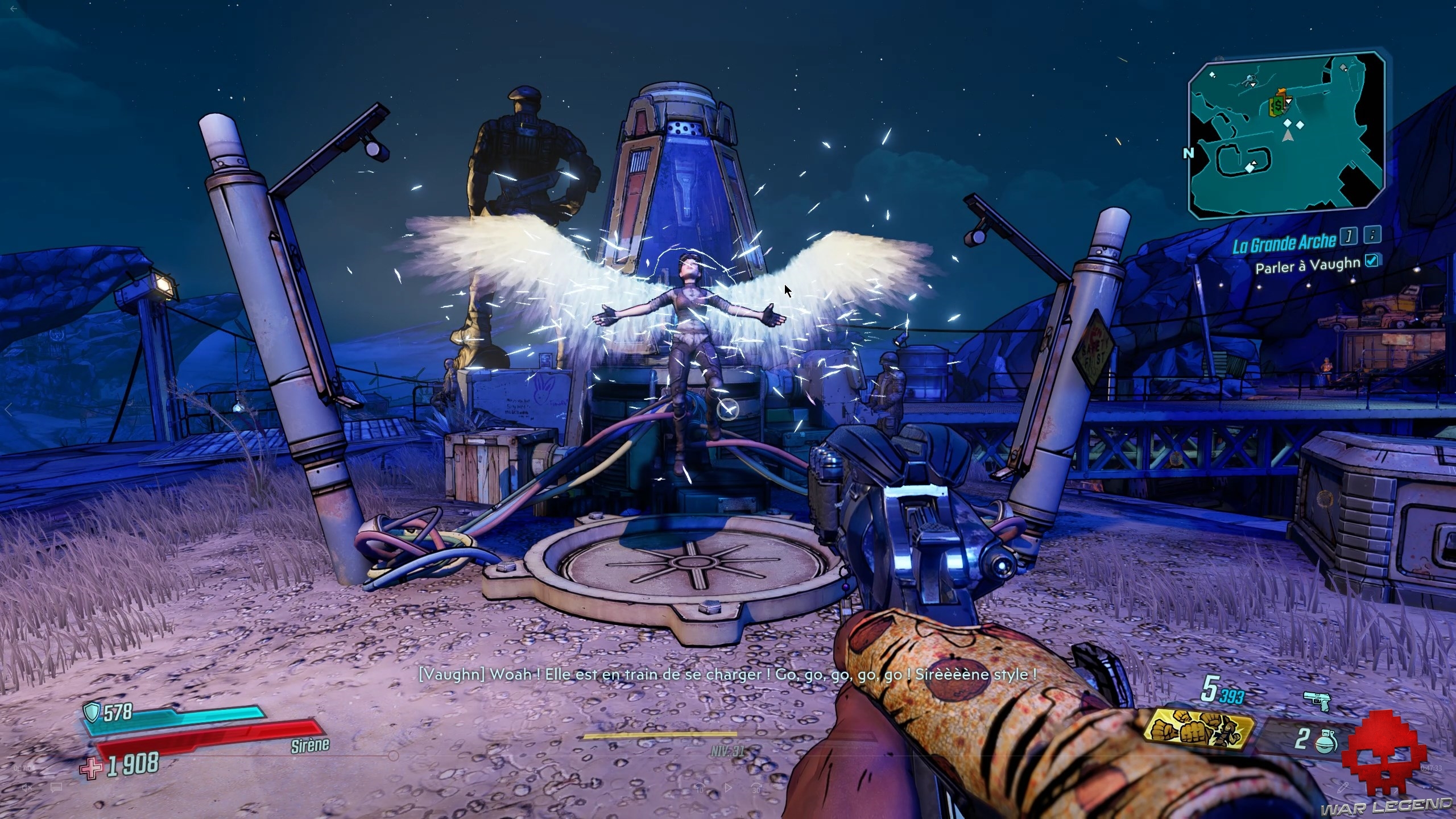1456x819 pixels.
Task: Toggle the Parler à Vaughn objective checkbox
Action: coord(1372,260)
